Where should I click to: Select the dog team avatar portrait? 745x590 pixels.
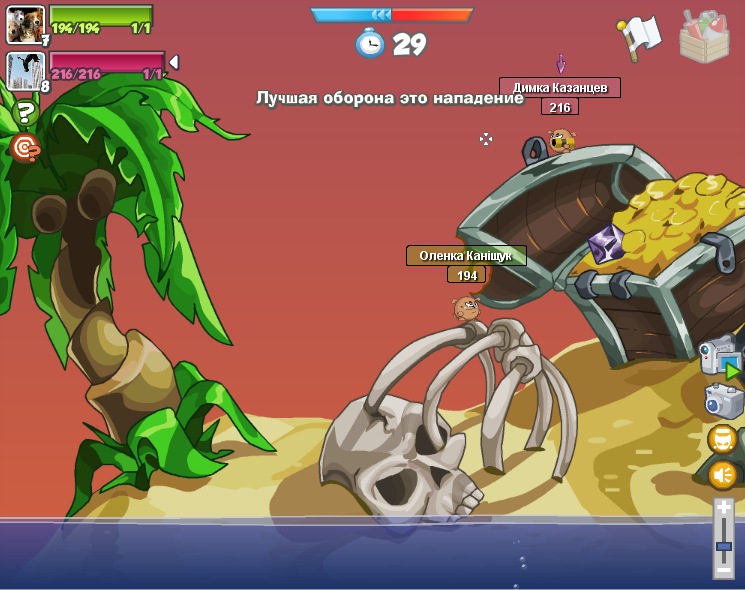click(25, 24)
